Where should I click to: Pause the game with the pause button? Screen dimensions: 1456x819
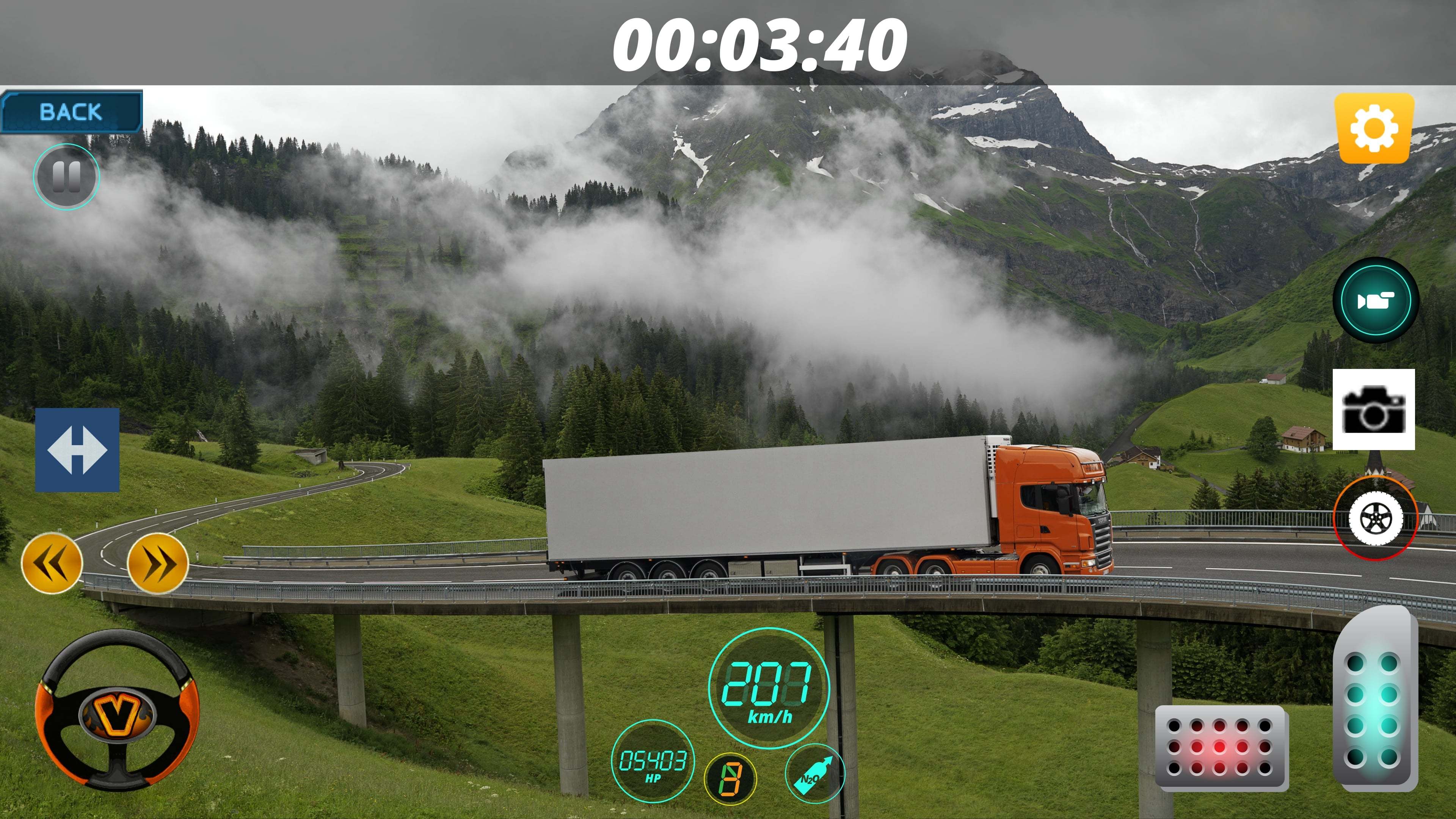(67, 177)
